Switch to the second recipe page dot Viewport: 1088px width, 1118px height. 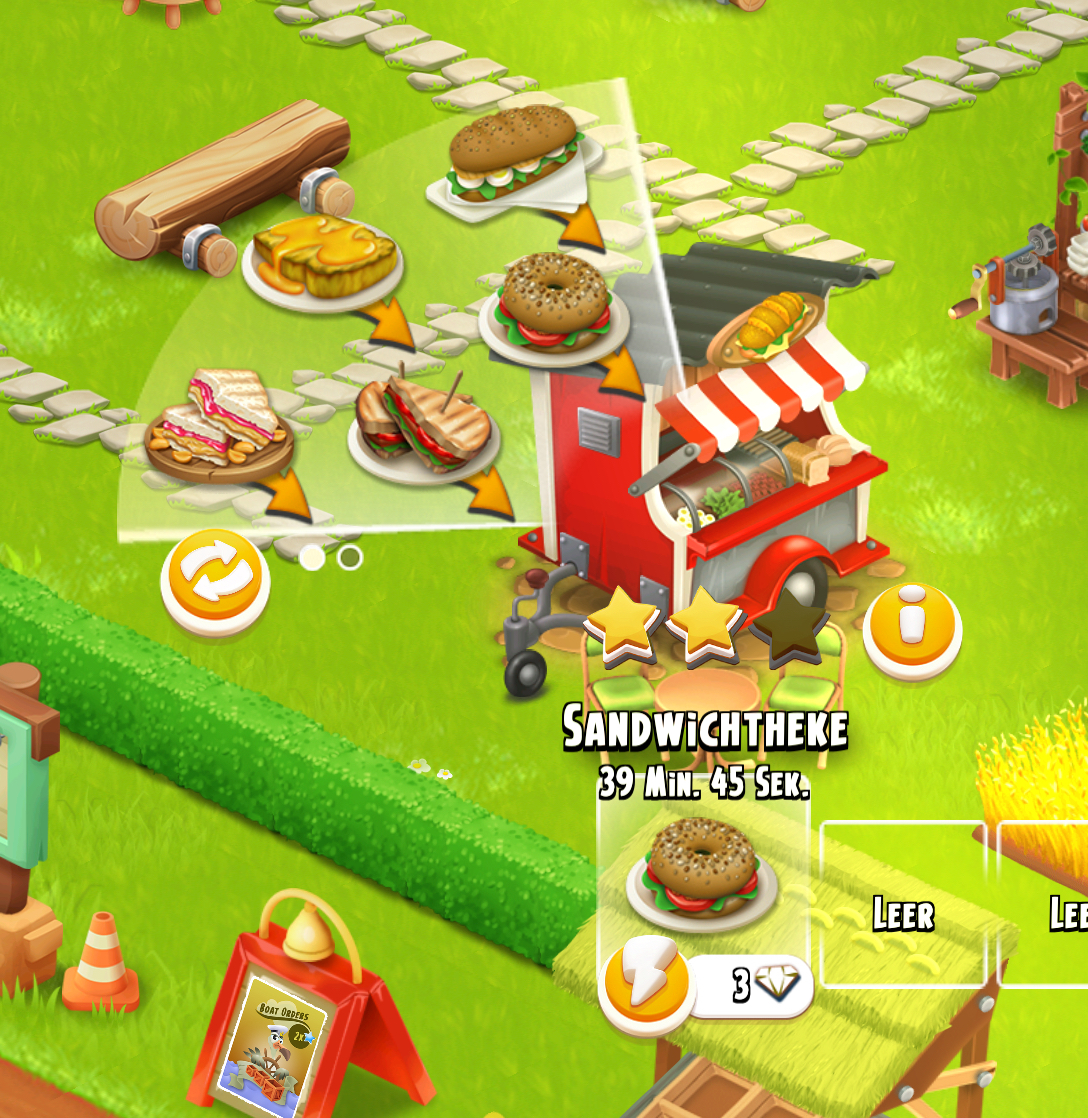(350, 557)
